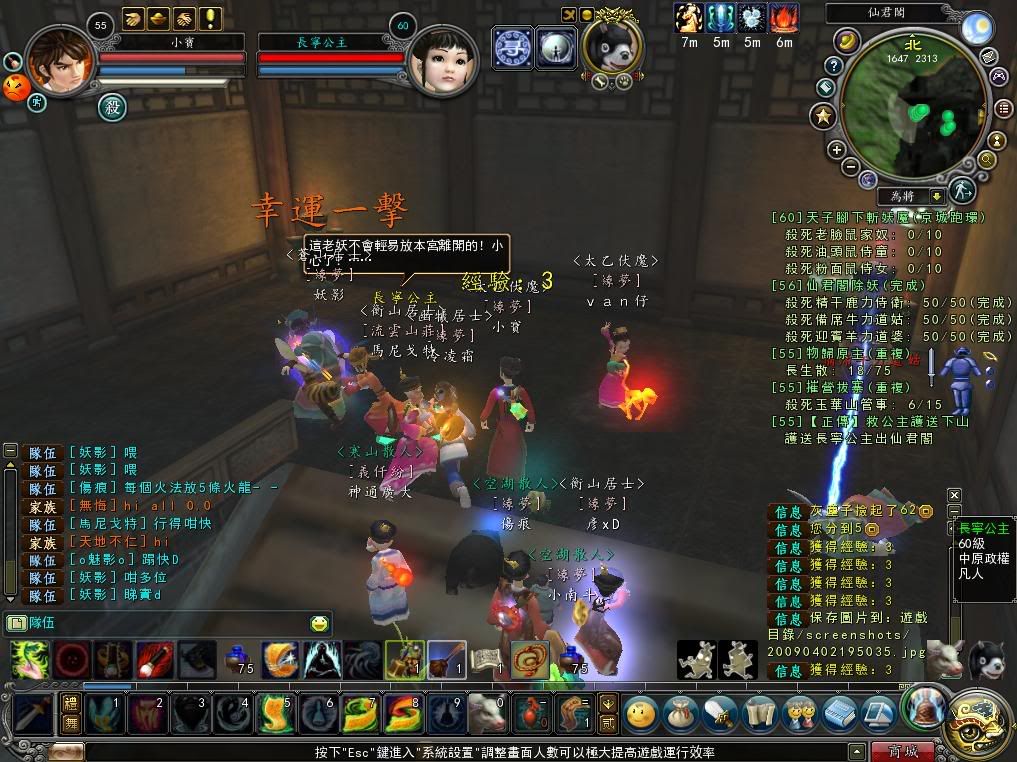
Task: Switch to the 隊伍 chat channel tab
Action: click(x=37, y=624)
